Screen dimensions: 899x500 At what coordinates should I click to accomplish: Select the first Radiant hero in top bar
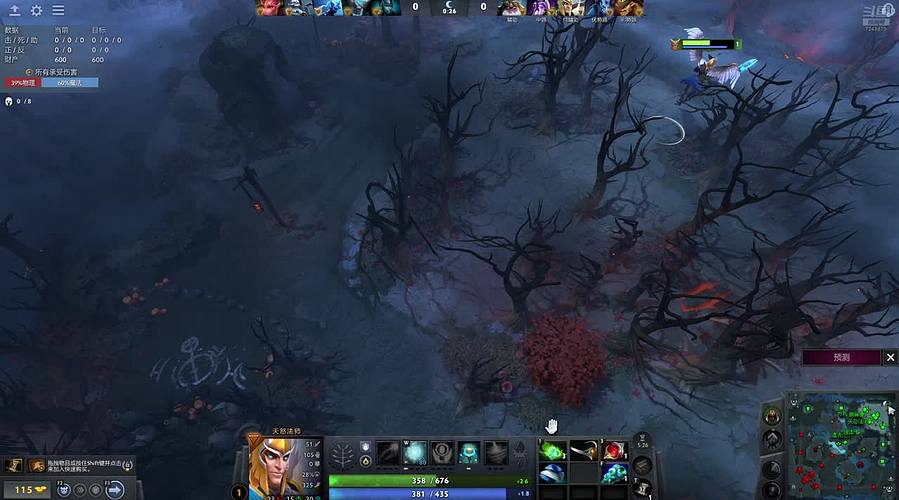tap(269, 8)
